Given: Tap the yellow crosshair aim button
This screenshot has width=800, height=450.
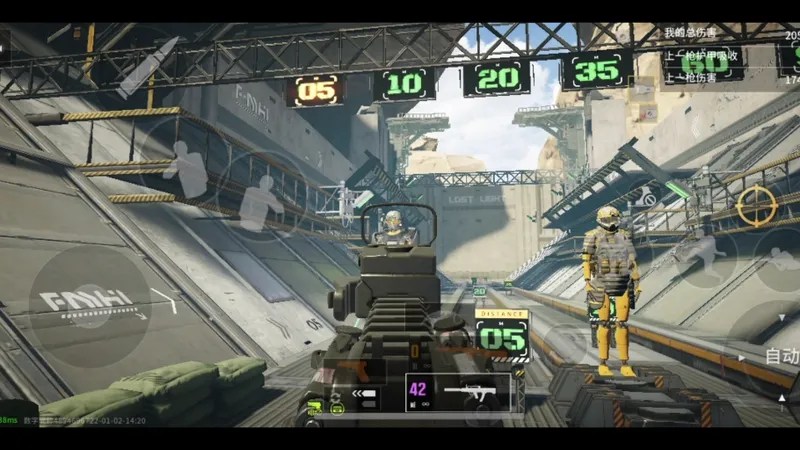Looking at the screenshot, I should coord(757,205).
